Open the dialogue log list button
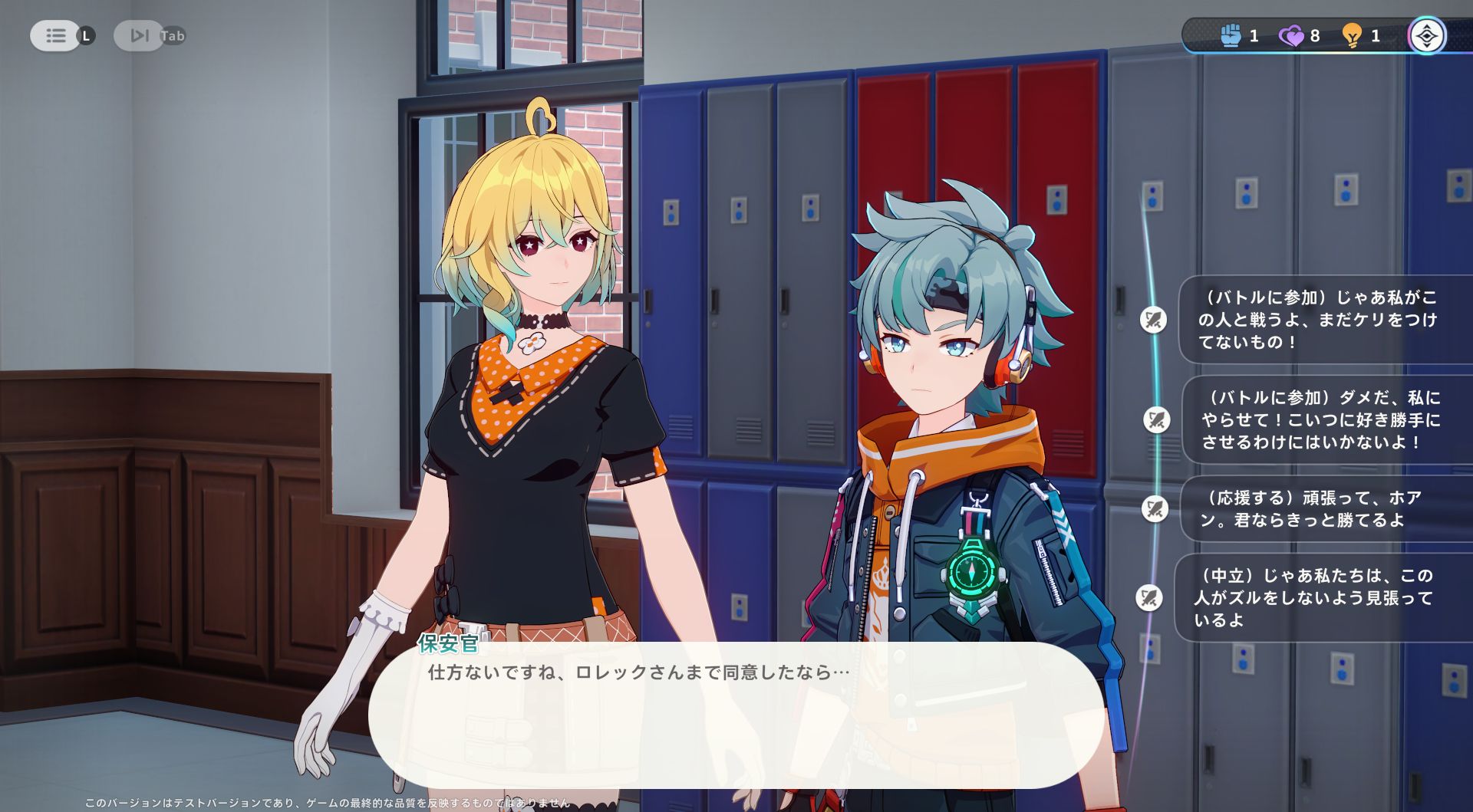Viewport: 1473px width, 812px height. (55, 36)
